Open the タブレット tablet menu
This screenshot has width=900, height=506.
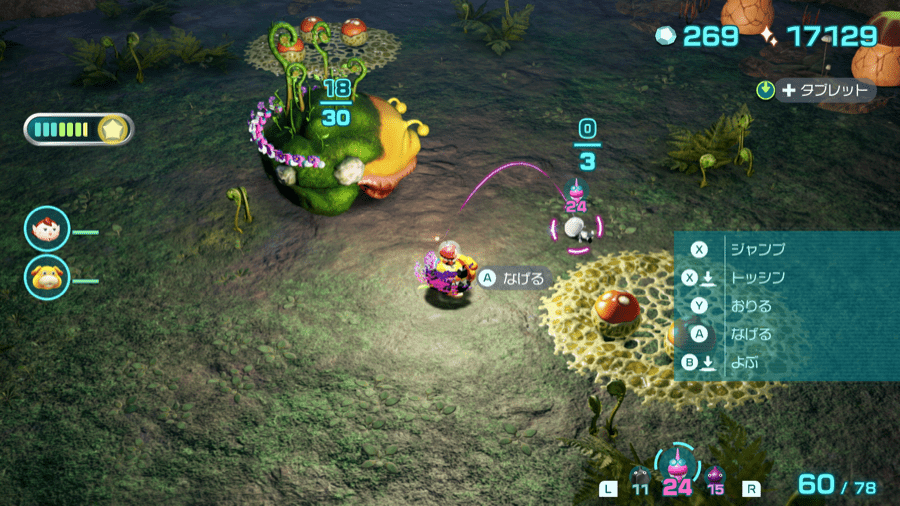(x=816, y=90)
